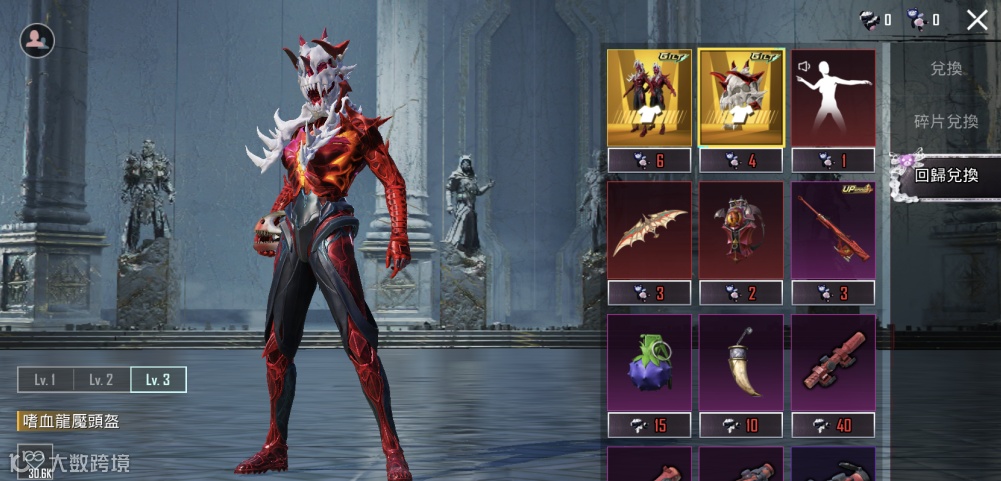Screen dimensions: 1001x481
Task: Switch to the 兌換 tab
Action: click(945, 69)
